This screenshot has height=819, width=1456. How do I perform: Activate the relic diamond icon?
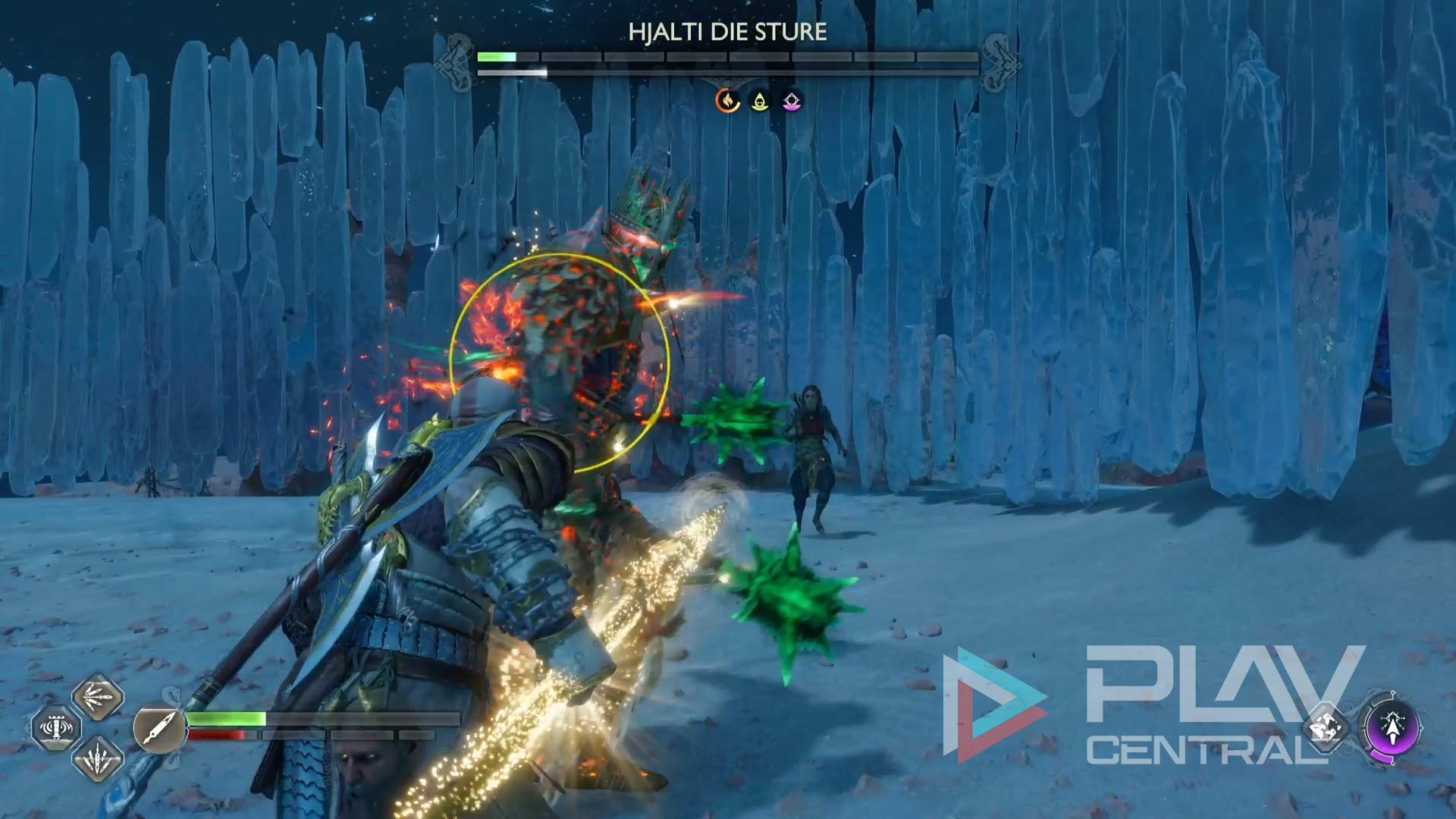[1326, 728]
